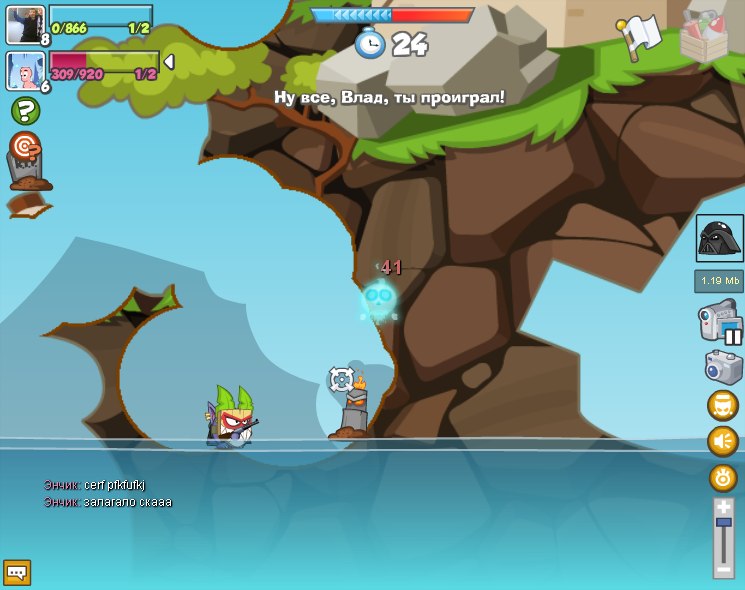Select the blue-haired player avatar
Screen dimensions: 745x590
click(x=23, y=70)
